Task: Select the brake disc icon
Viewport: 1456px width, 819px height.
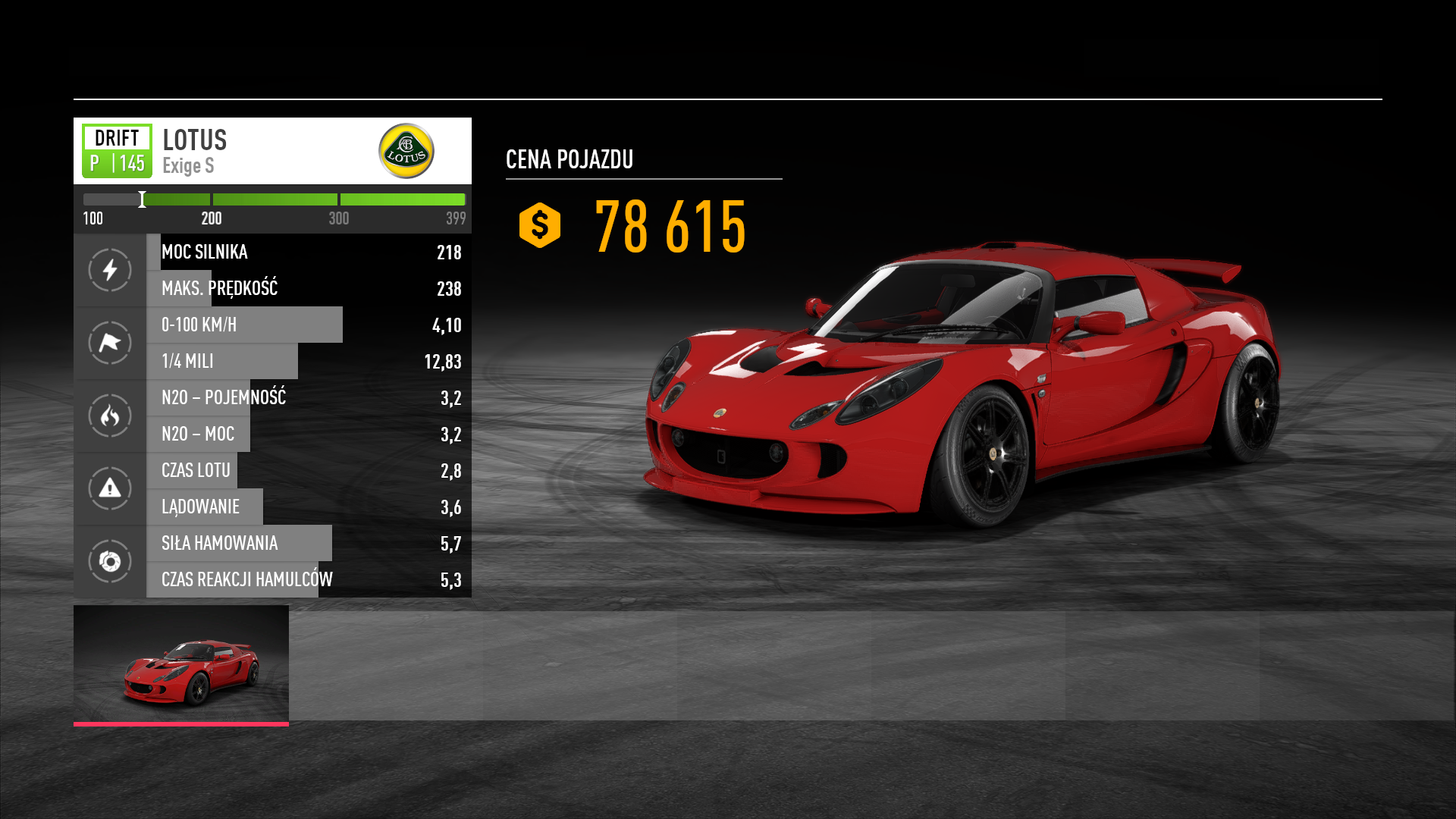Action: coord(110,561)
